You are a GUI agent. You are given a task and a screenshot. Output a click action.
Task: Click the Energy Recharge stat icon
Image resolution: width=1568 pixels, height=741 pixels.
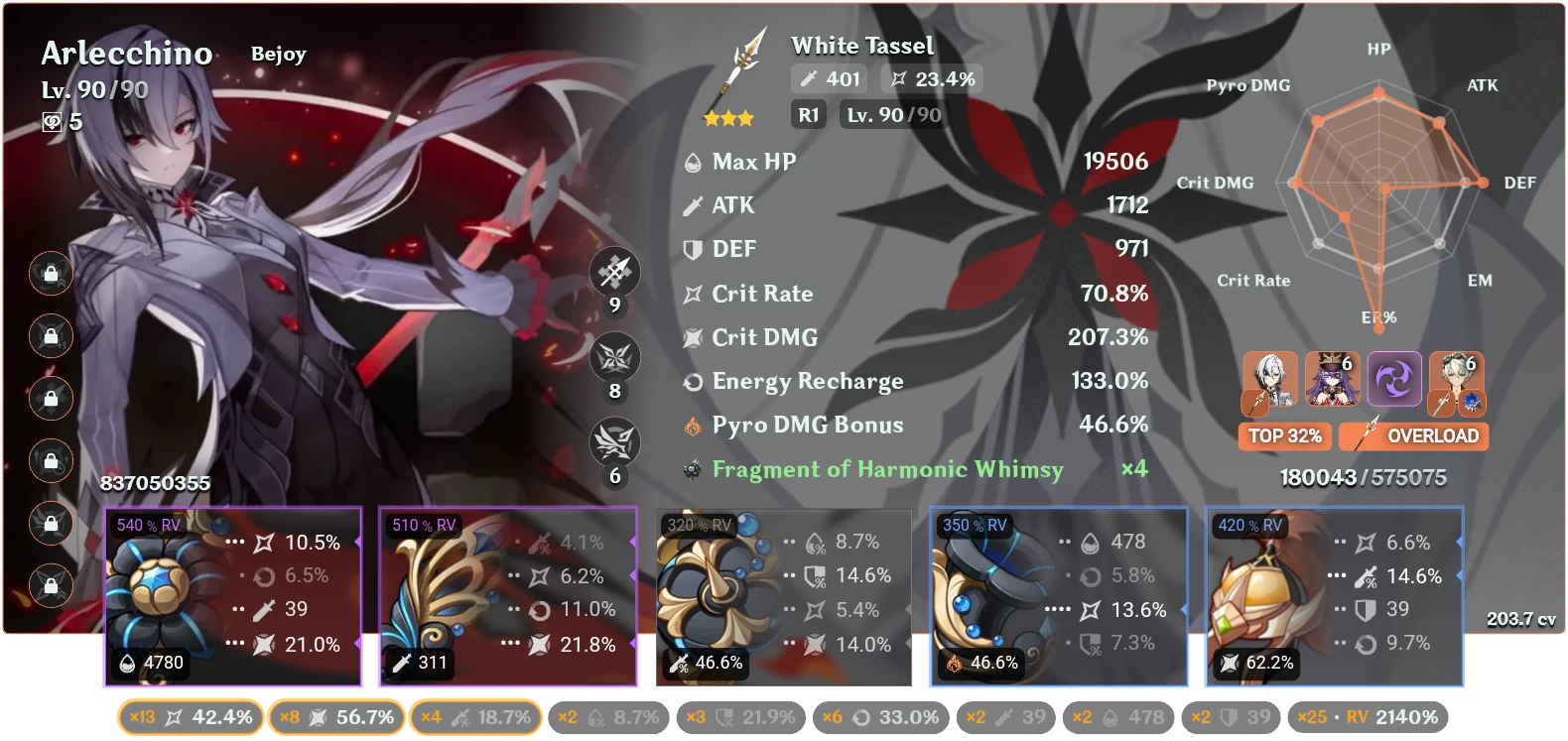[692, 381]
